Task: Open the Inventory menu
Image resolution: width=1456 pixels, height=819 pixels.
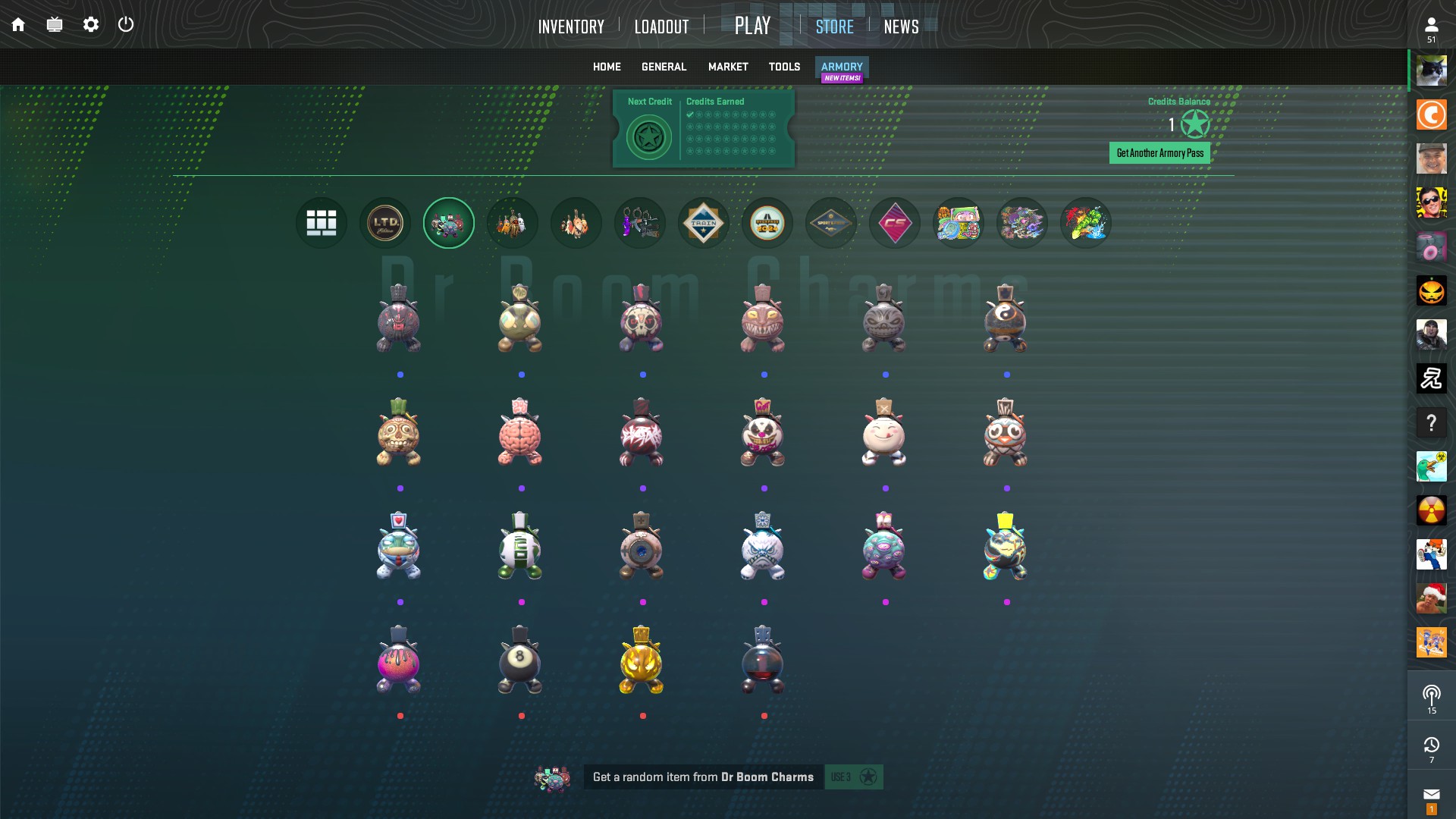Action: pos(571,27)
